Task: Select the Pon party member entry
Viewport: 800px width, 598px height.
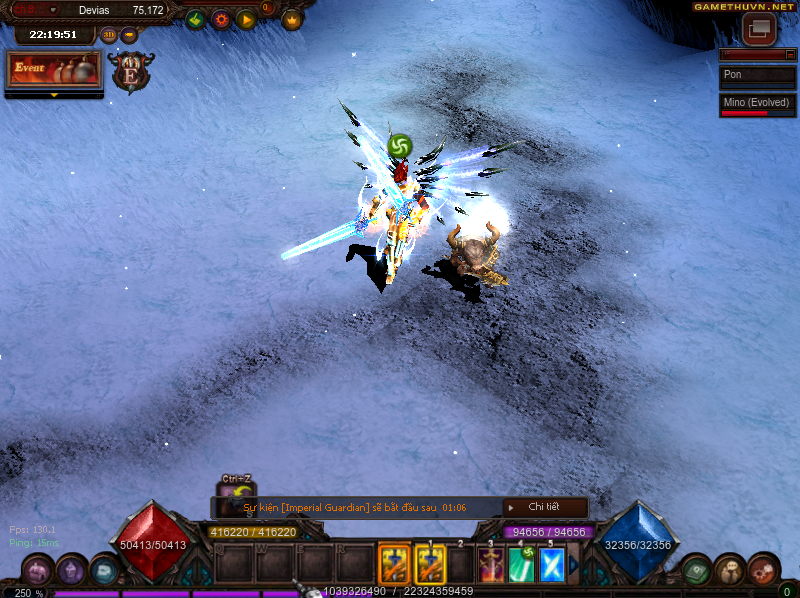Action: point(757,75)
